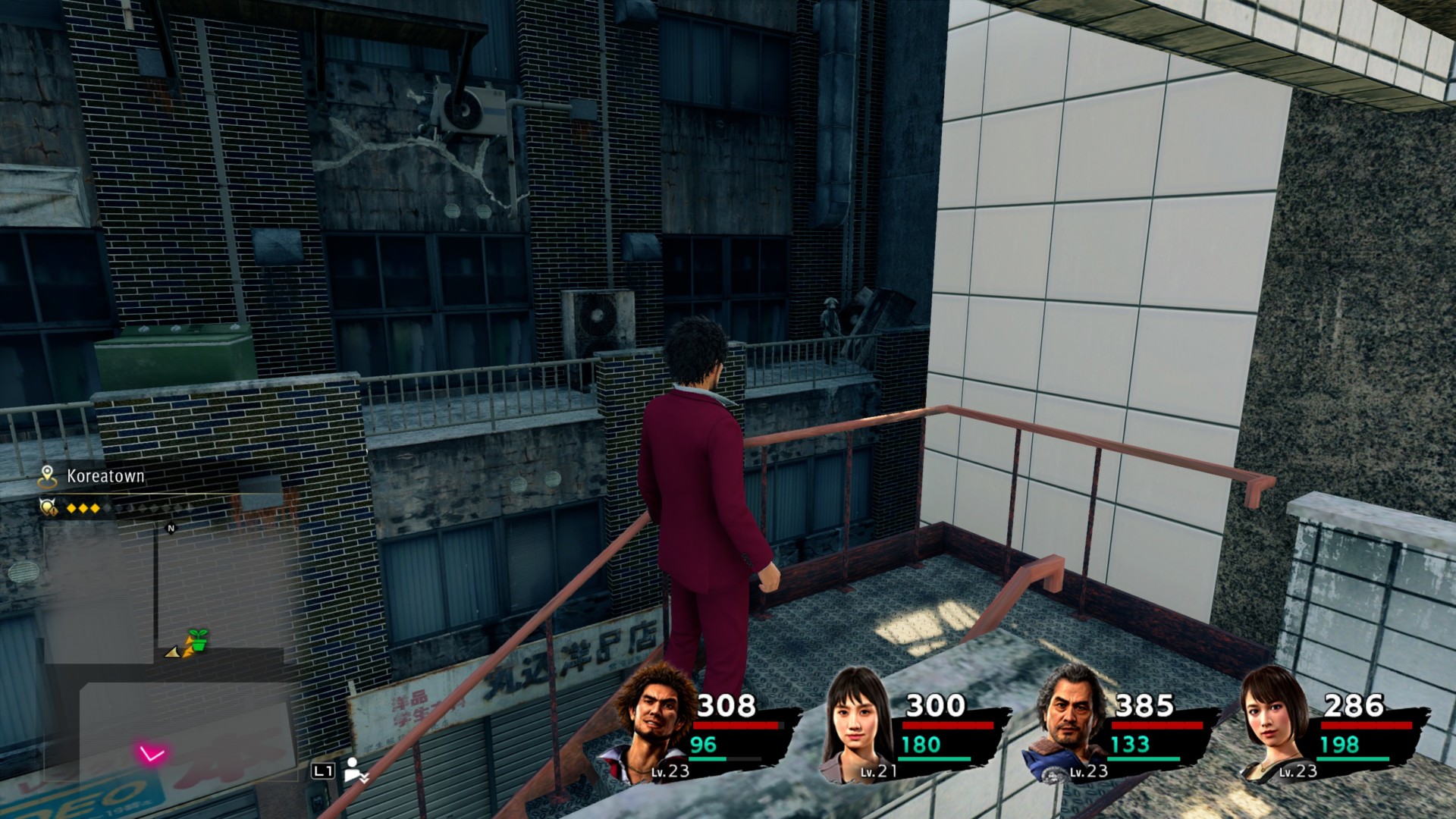Activate the walking person icon beside L1
Screen dimensions: 1456x819
point(354,770)
